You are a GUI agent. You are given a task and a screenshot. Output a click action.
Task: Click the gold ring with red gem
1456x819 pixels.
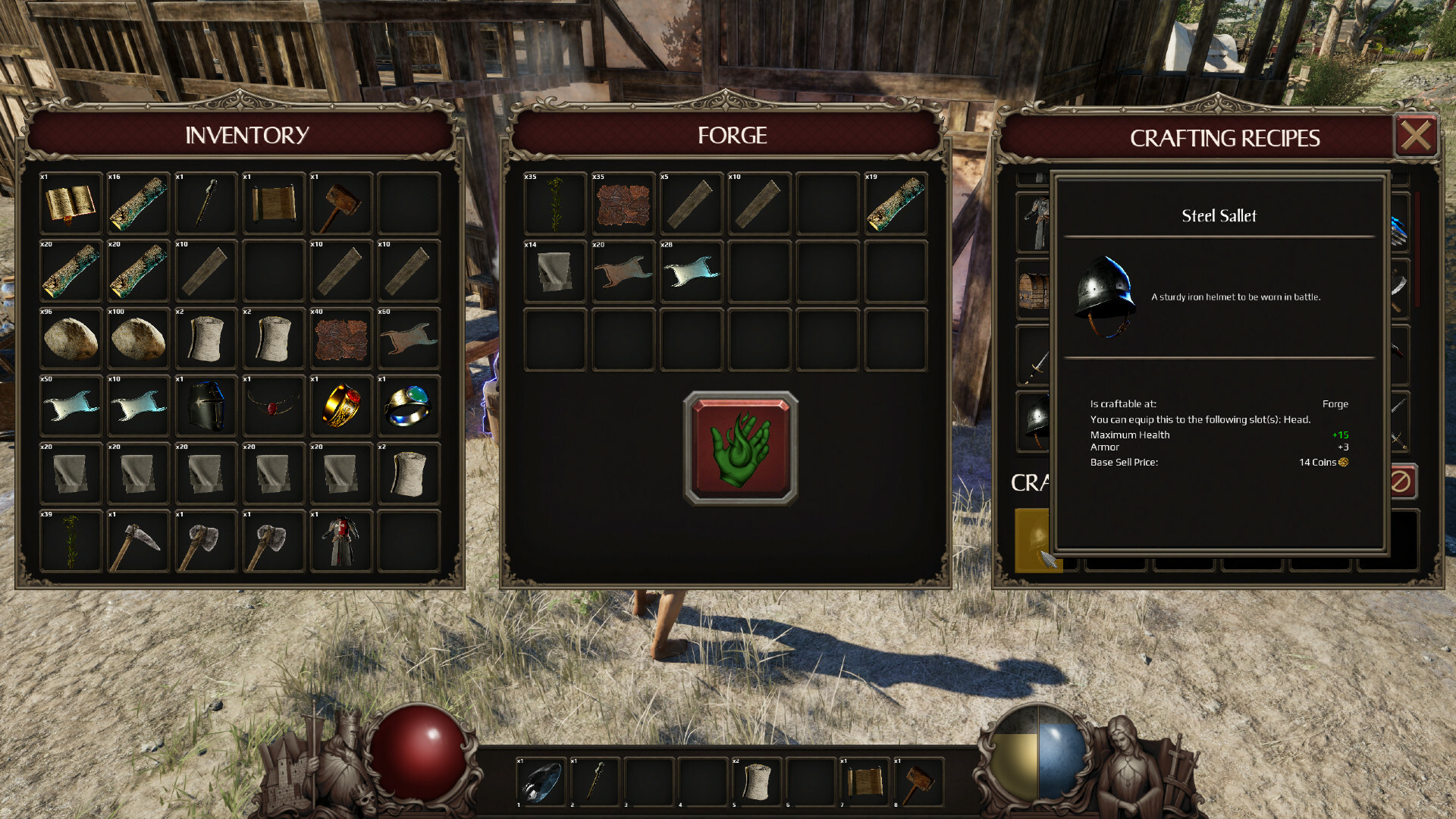(x=341, y=406)
